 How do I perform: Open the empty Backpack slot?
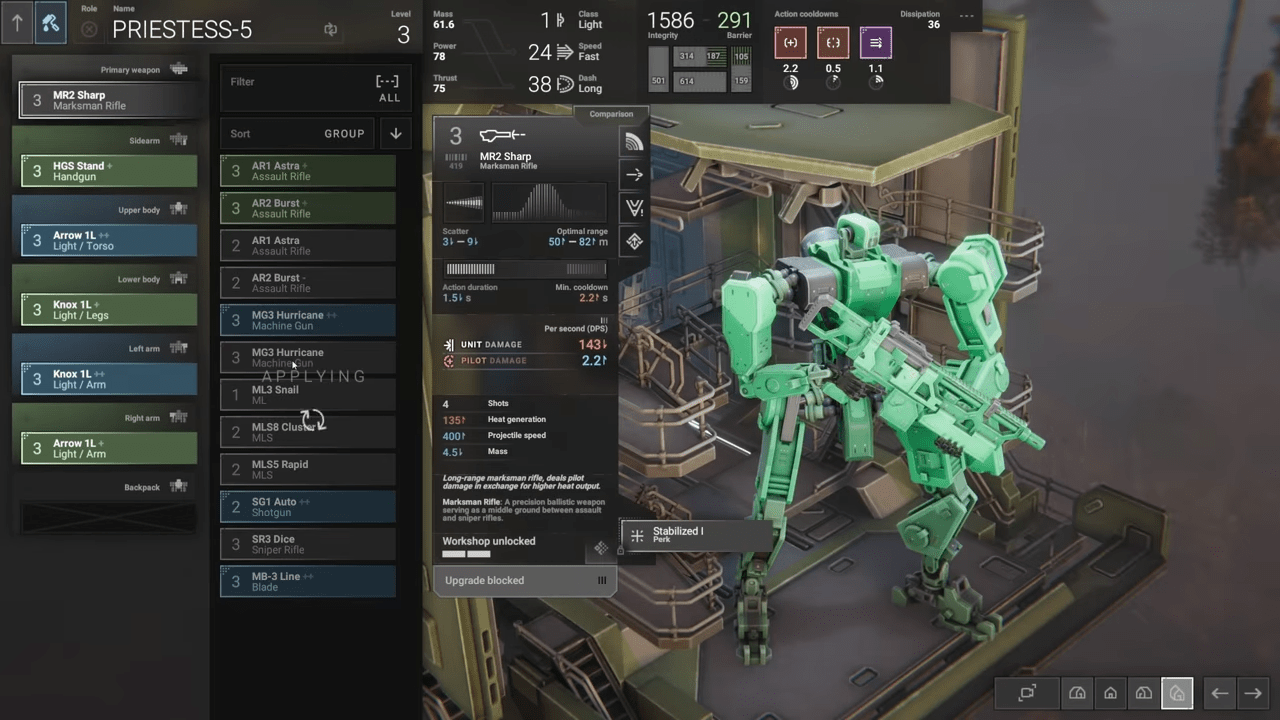click(108, 517)
